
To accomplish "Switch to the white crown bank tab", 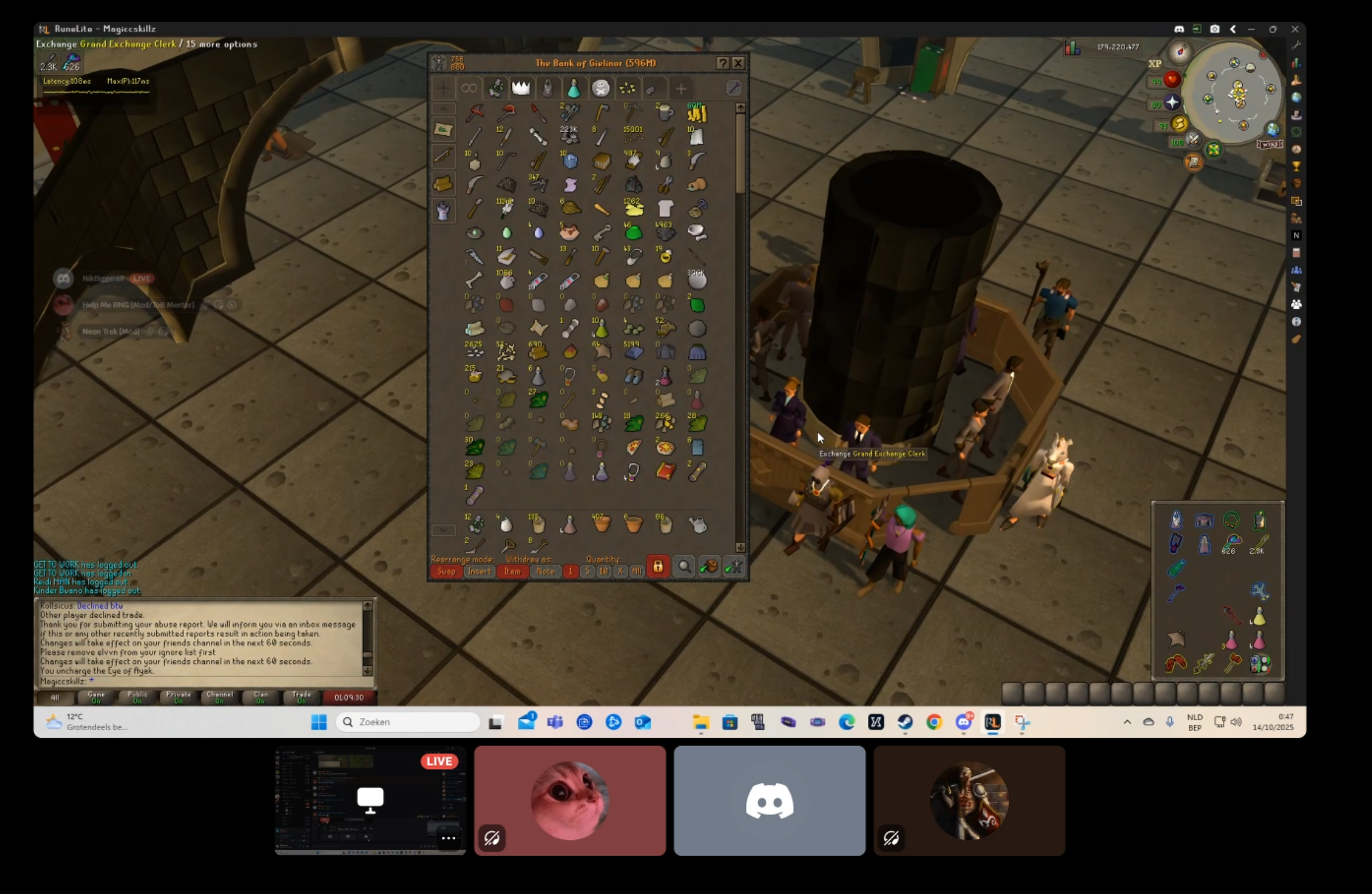I will click(521, 89).
